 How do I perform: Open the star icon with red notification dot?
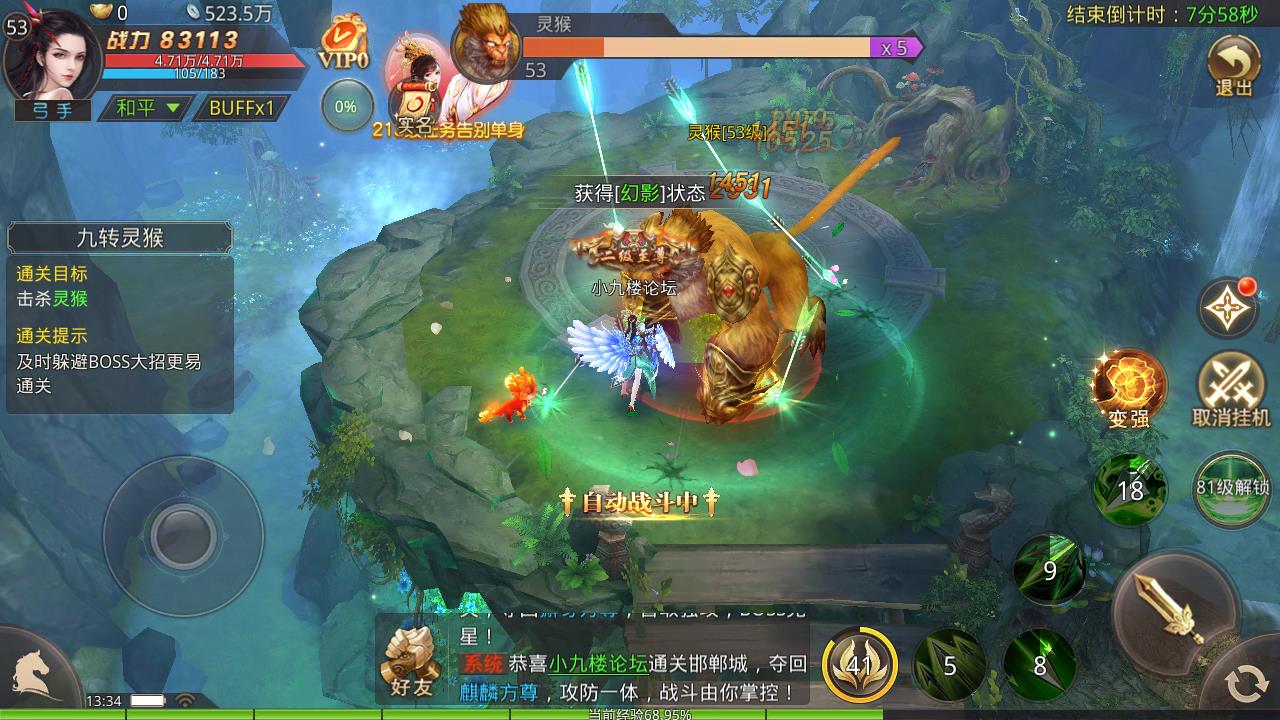coord(1228,308)
